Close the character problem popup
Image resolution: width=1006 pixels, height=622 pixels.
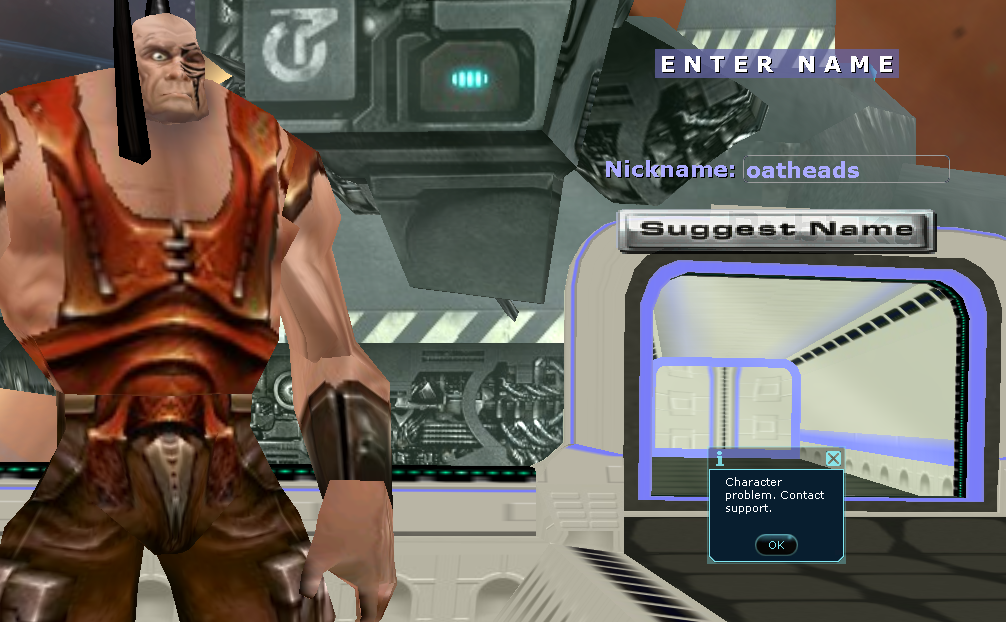833,459
